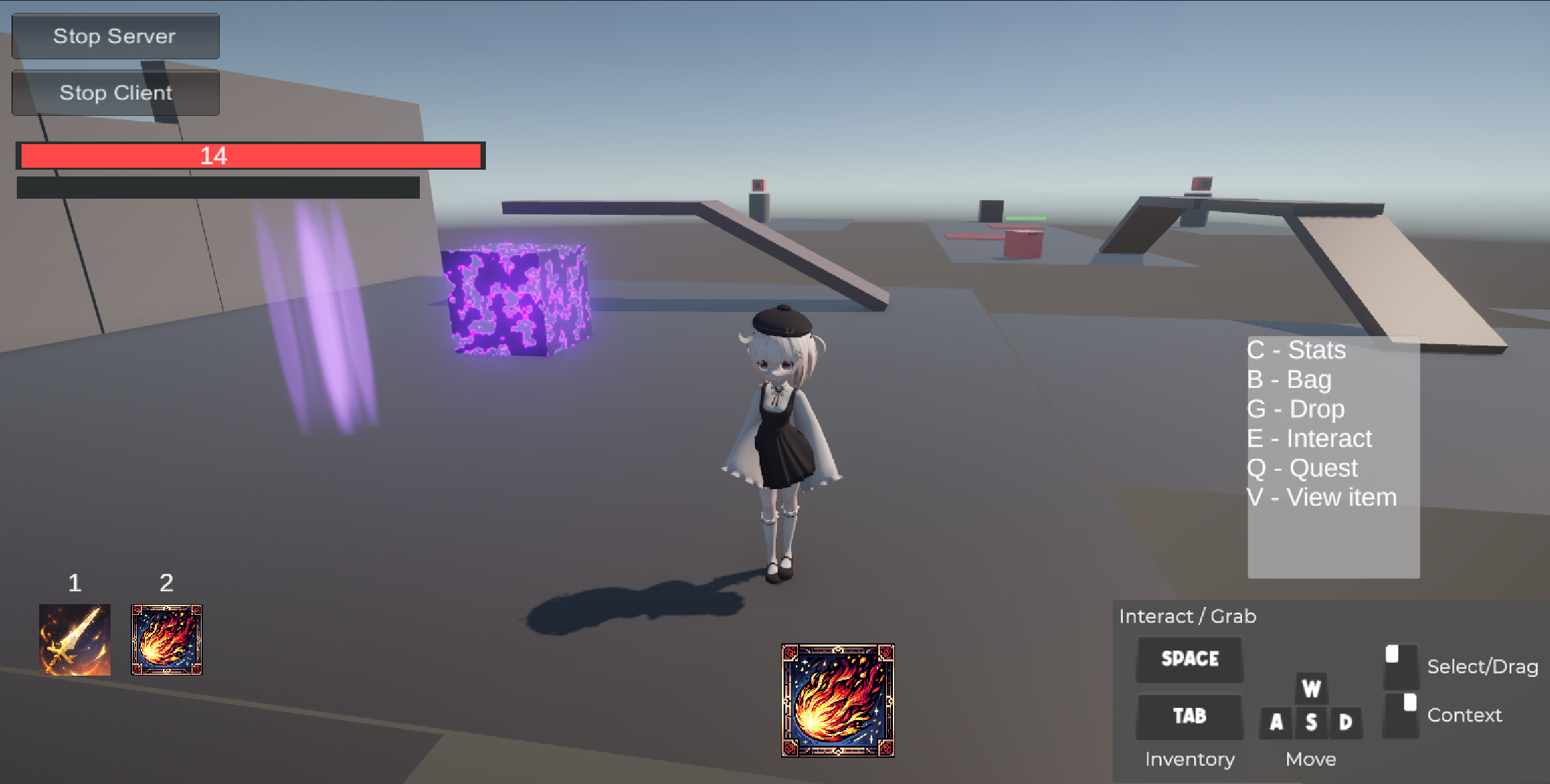Open Stats via the C keybind entry

pos(1296,350)
